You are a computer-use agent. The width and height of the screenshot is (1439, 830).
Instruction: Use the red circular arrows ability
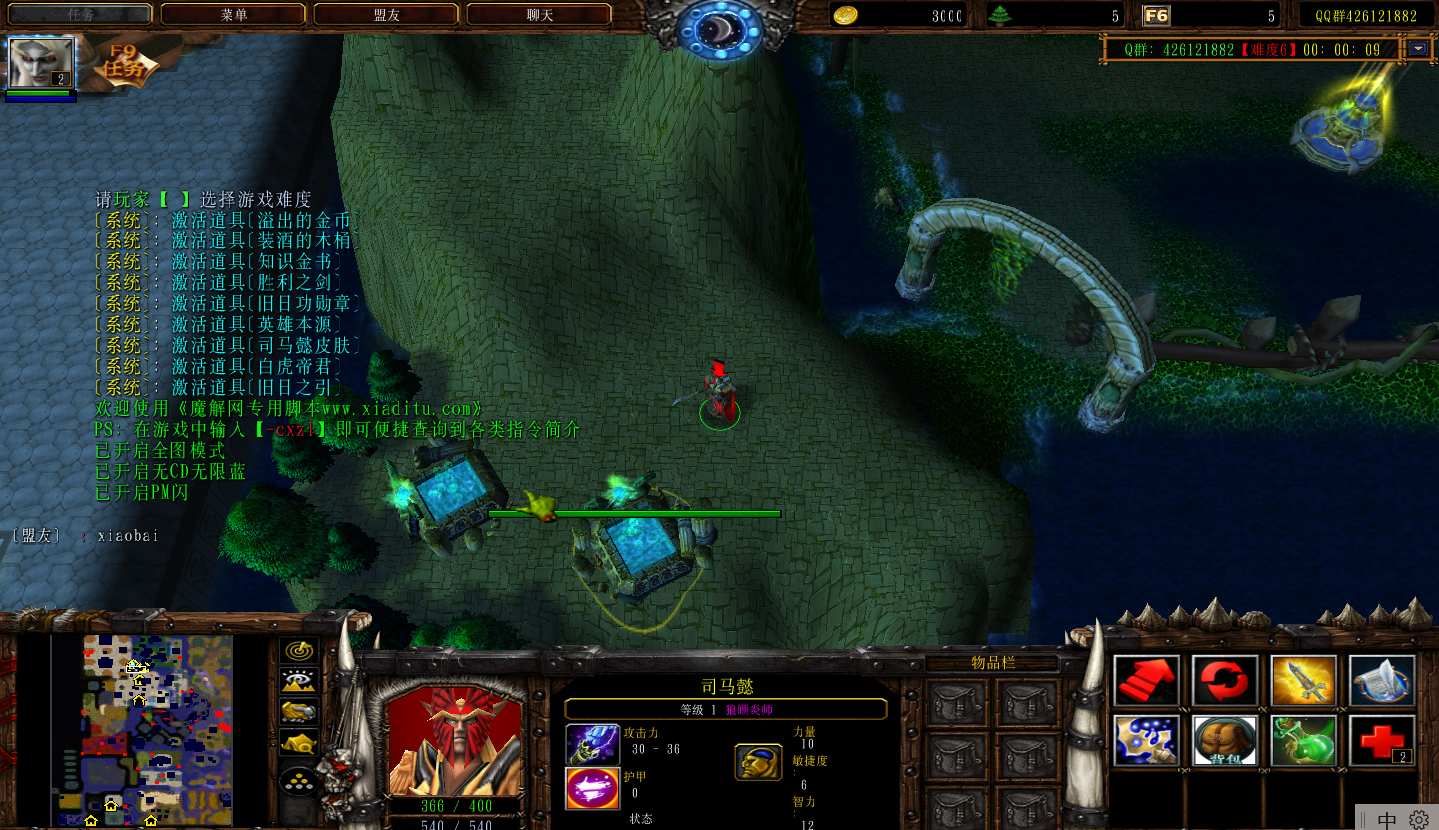click(x=1225, y=681)
